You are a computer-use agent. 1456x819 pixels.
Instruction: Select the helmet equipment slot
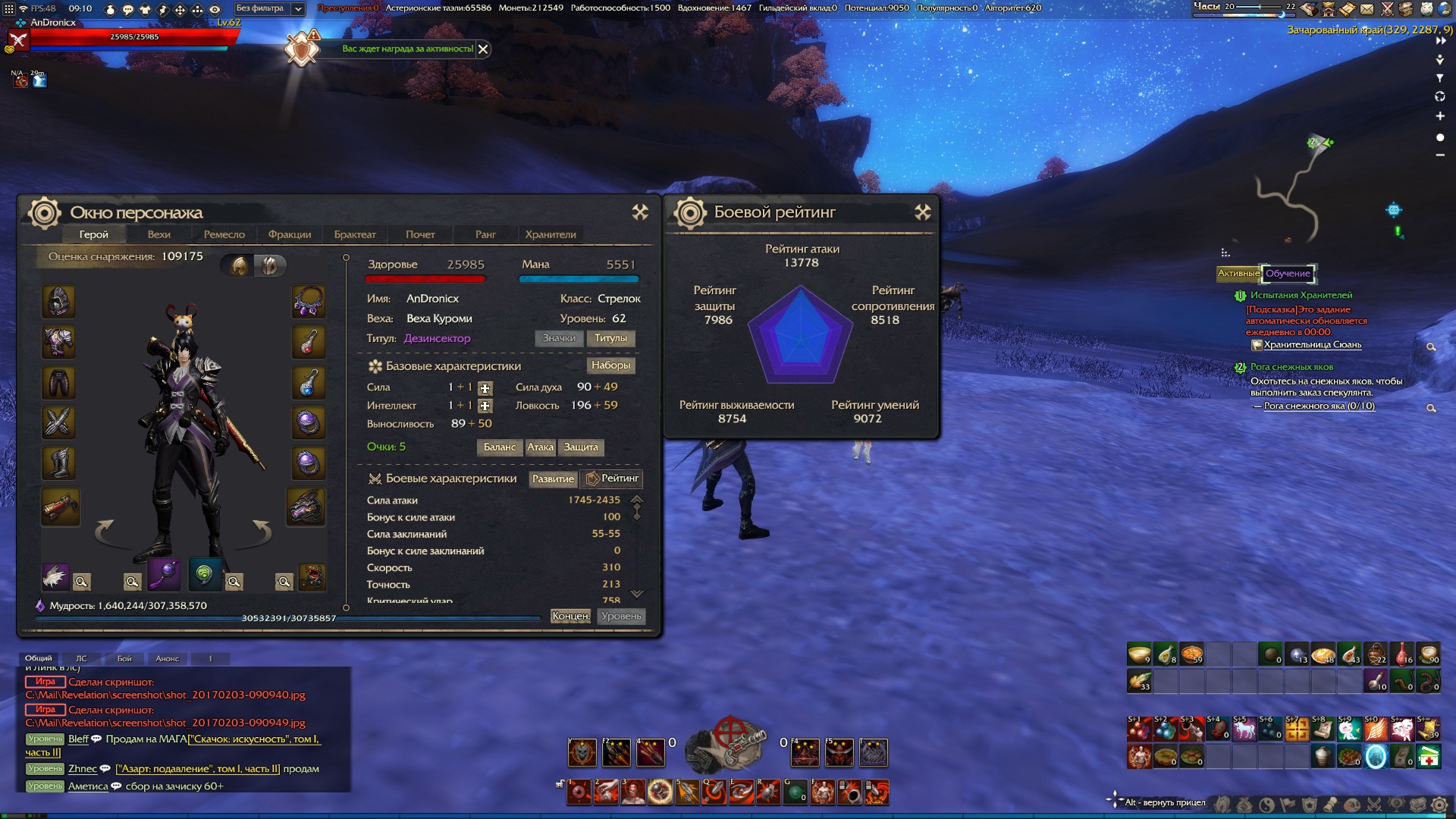(x=58, y=302)
